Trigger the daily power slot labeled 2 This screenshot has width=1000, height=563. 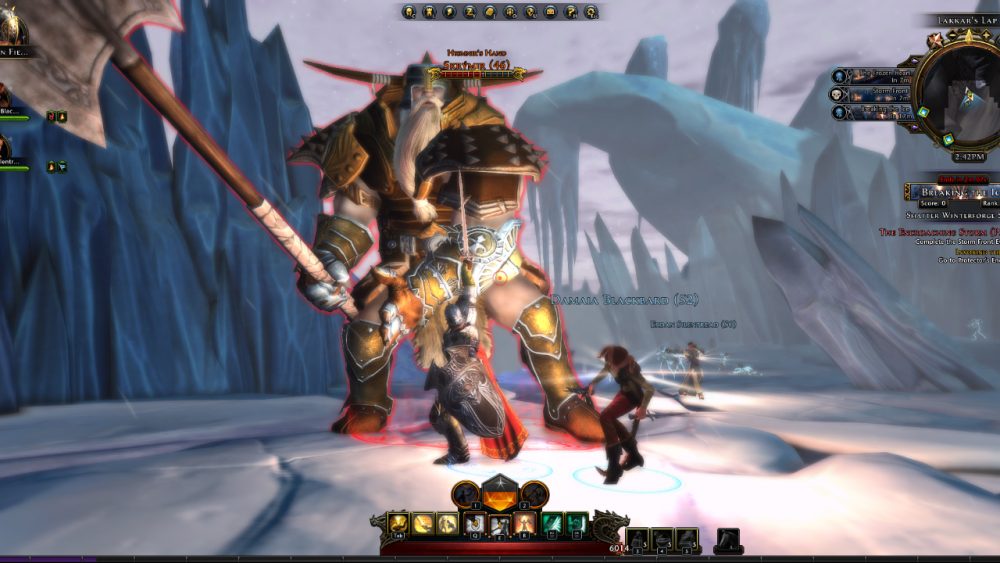[x=534, y=494]
